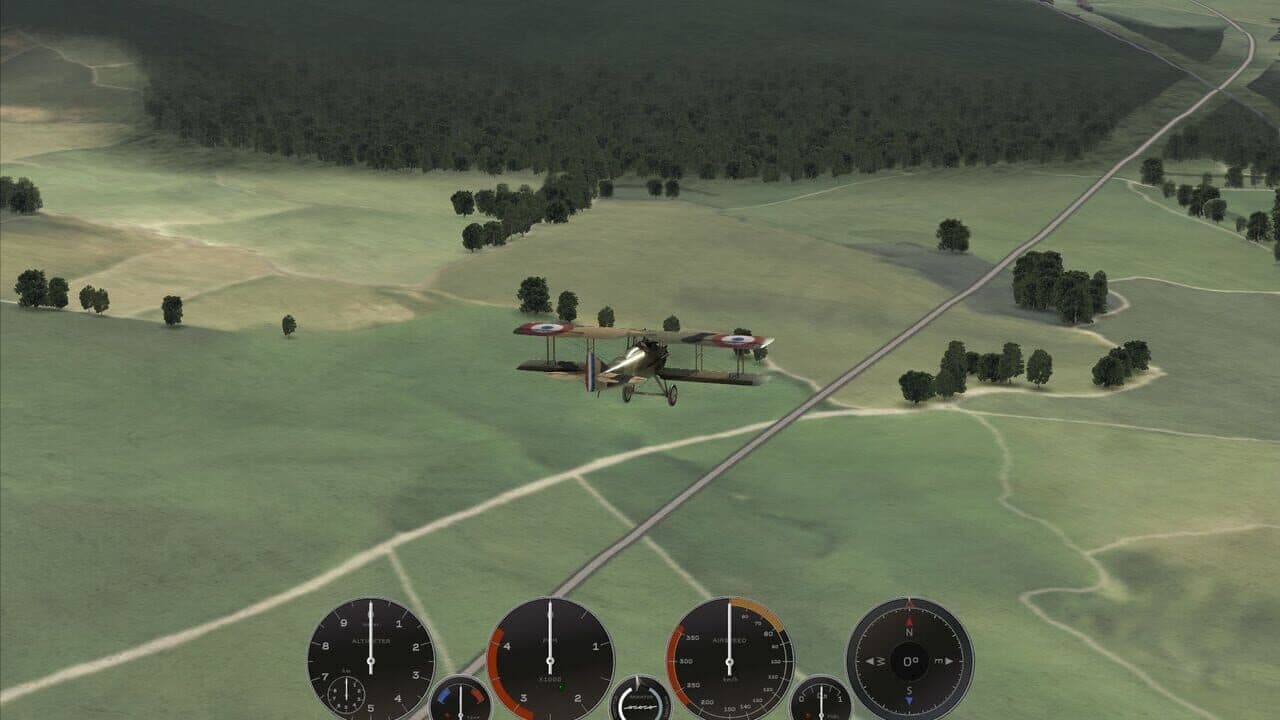This screenshot has width=1280, height=720.
Task: Toggle the red north arrow on the compass
Action: [908, 622]
